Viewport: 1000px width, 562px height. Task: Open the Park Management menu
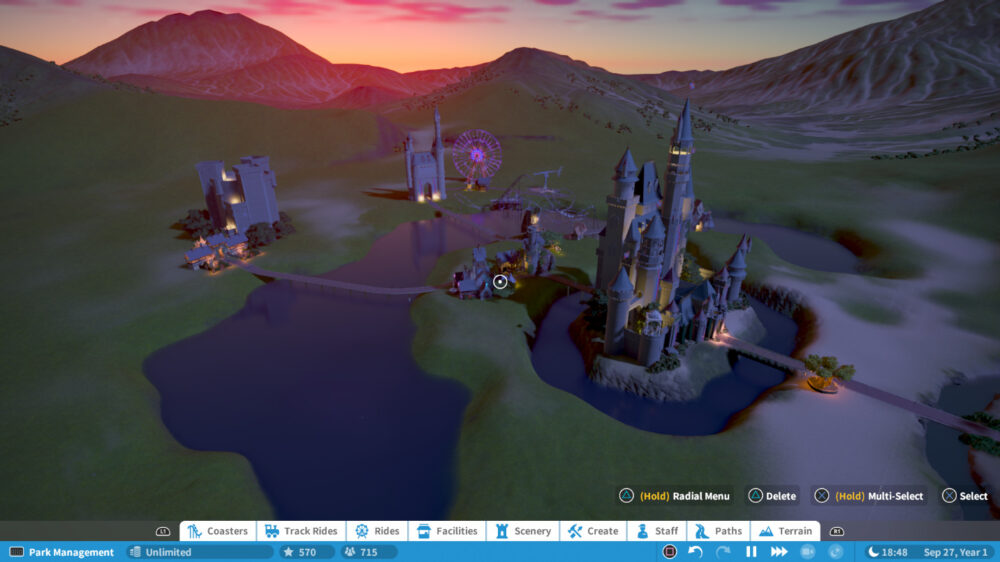click(x=62, y=552)
